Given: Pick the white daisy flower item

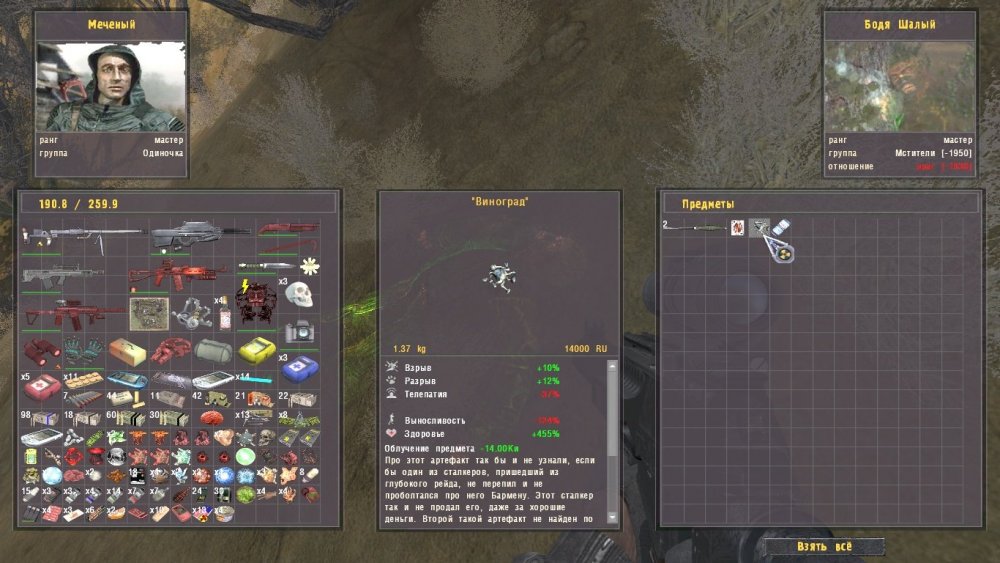Looking at the screenshot, I should (x=310, y=265).
